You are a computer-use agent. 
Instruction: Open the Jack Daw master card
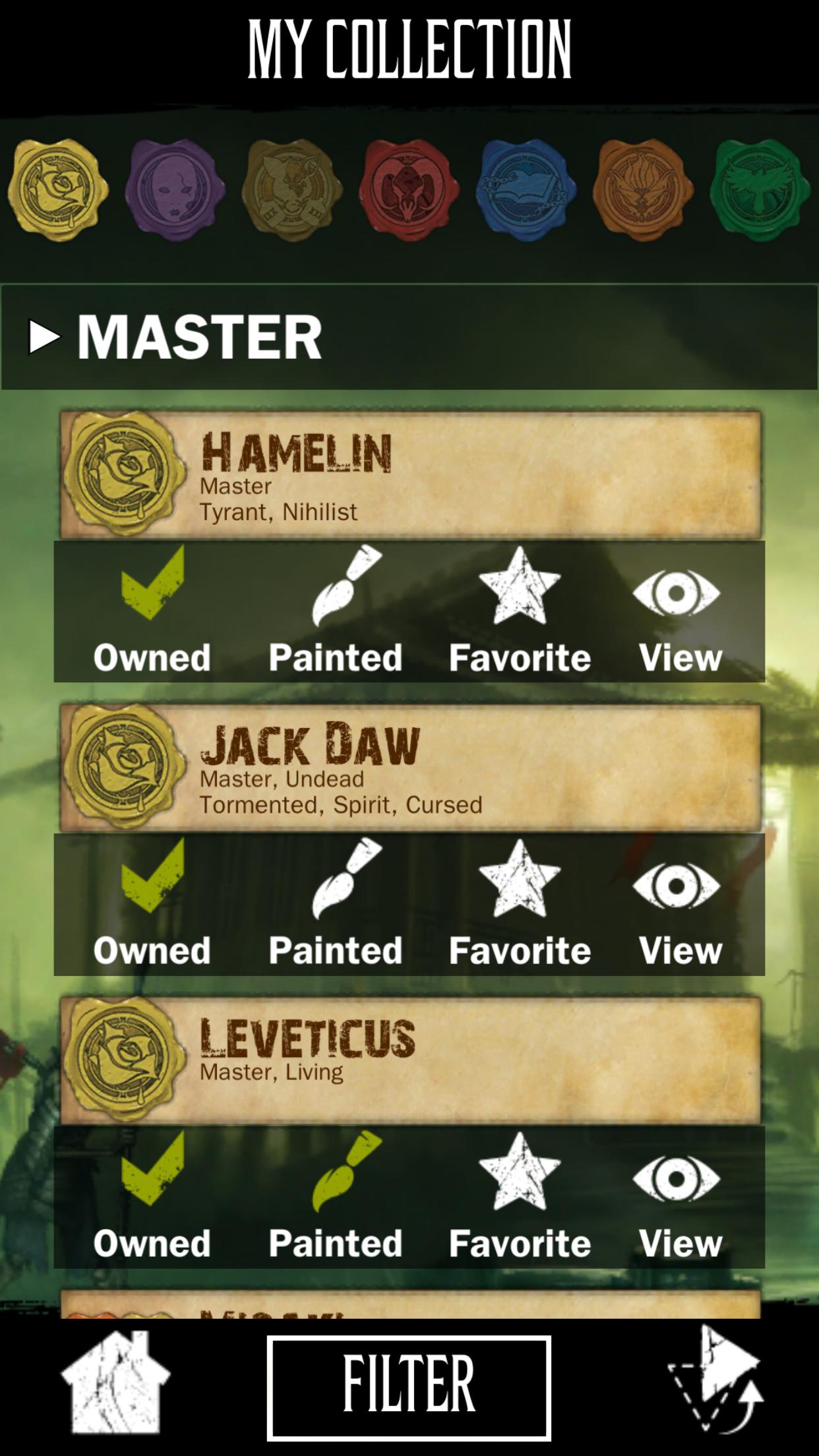point(410,767)
